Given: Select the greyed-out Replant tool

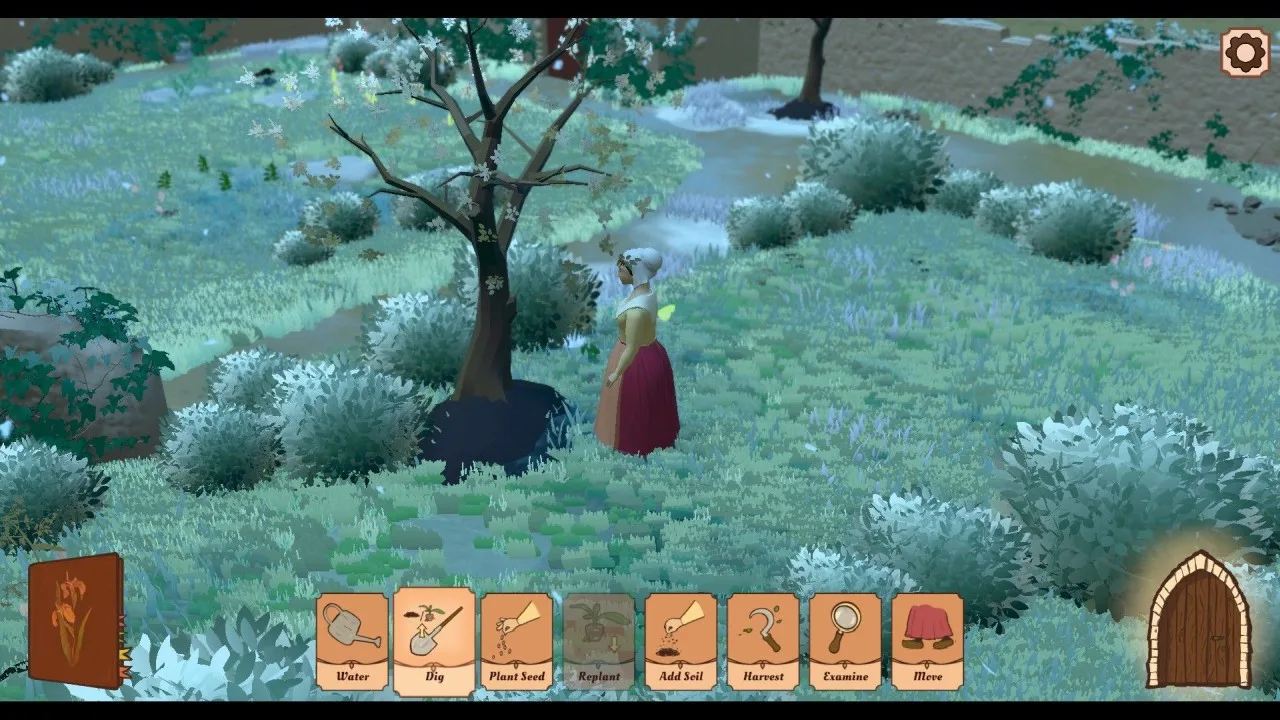Looking at the screenshot, I should (x=598, y=641).
